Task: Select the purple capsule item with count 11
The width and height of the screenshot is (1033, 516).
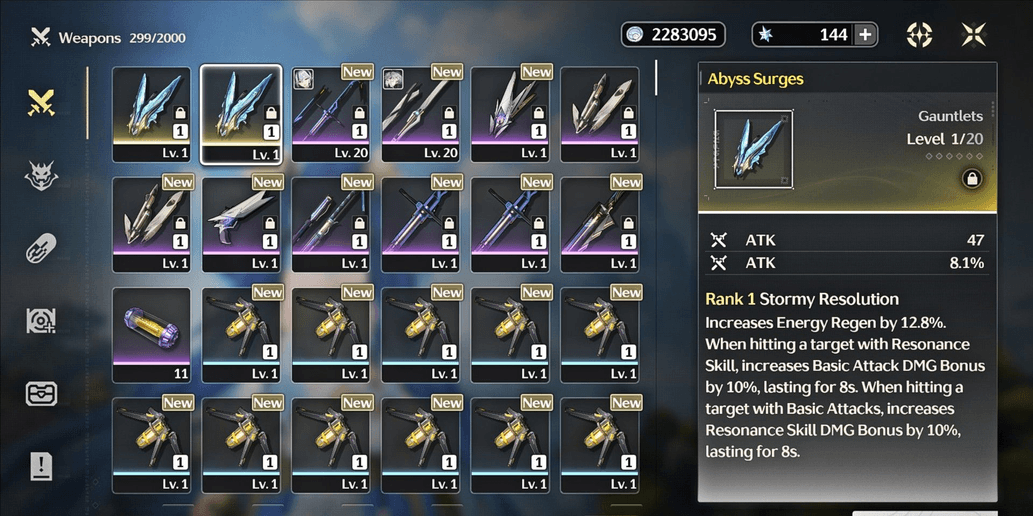Action: 151,335
